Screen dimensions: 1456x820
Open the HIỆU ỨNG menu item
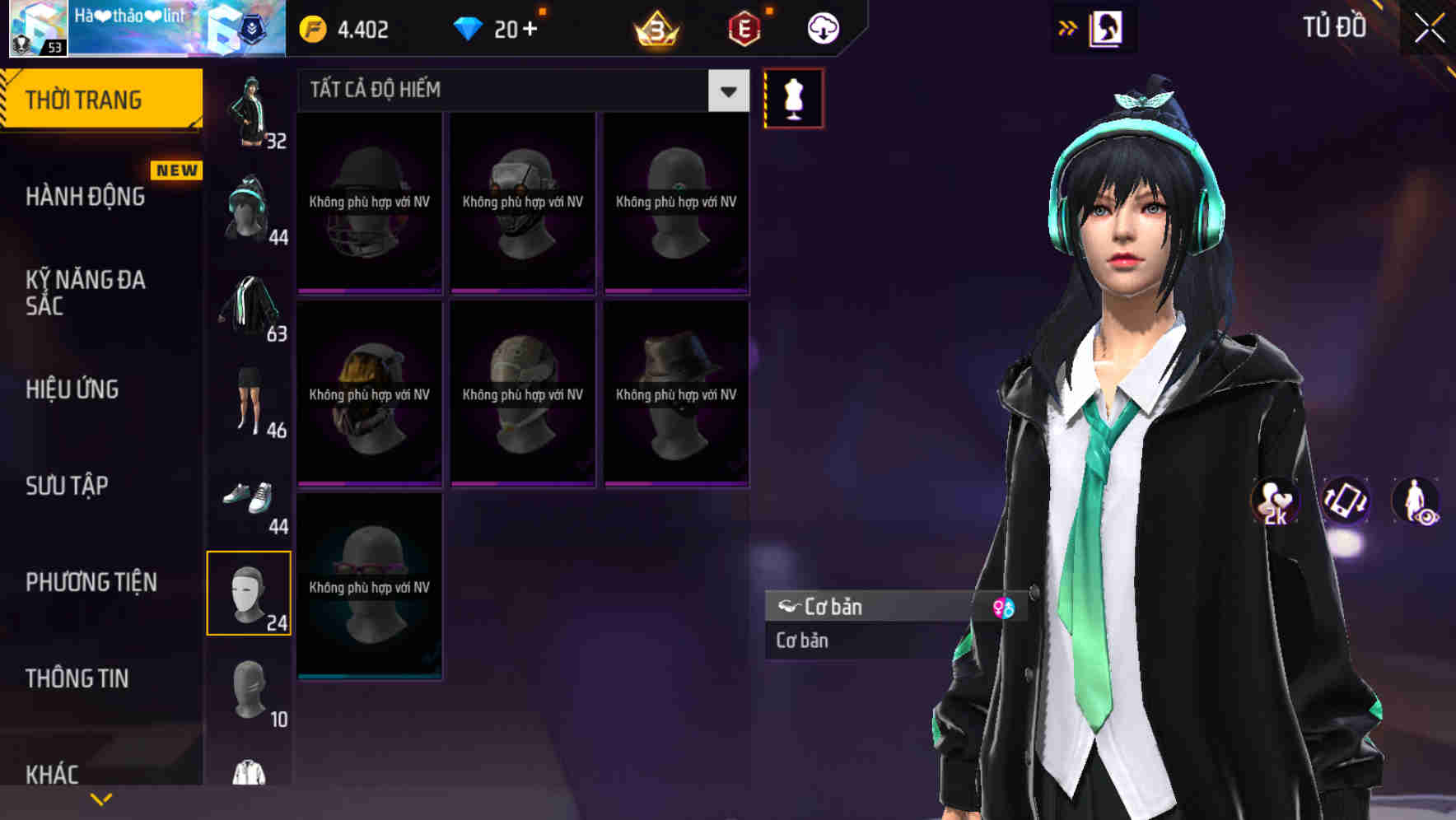(x=72, y=389)
